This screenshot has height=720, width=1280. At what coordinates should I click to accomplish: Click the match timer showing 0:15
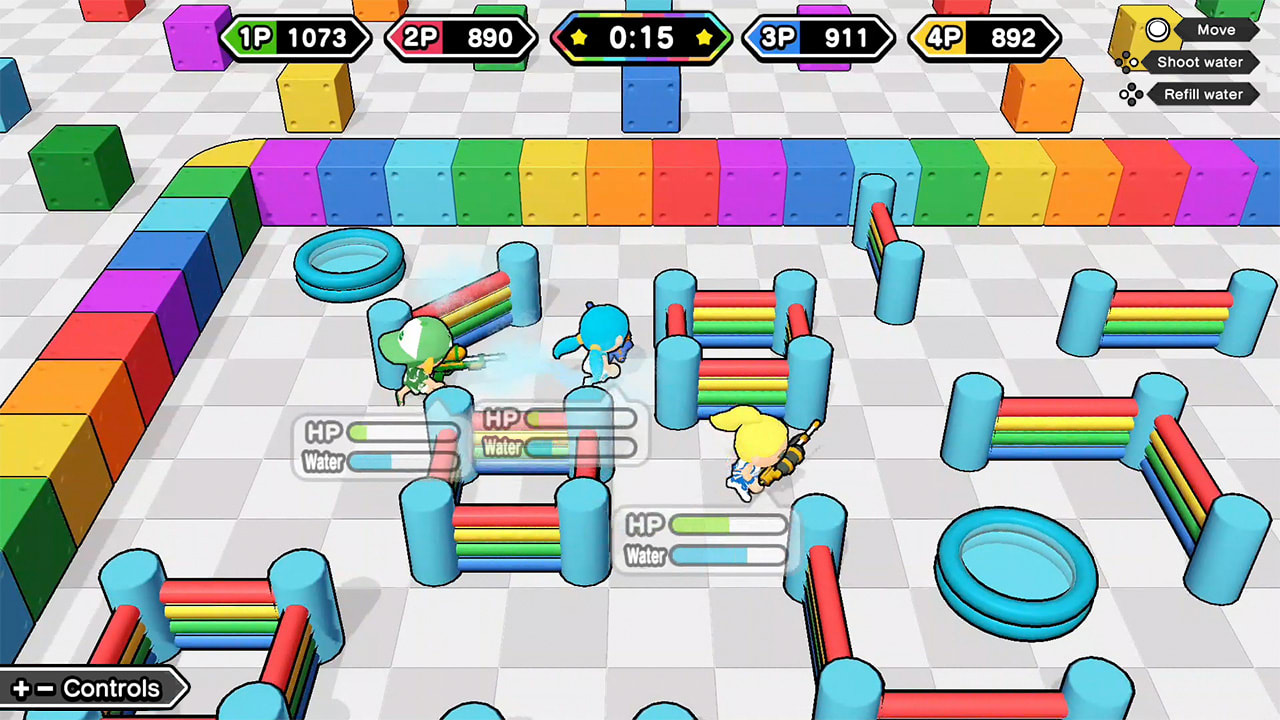click(640, 38)
